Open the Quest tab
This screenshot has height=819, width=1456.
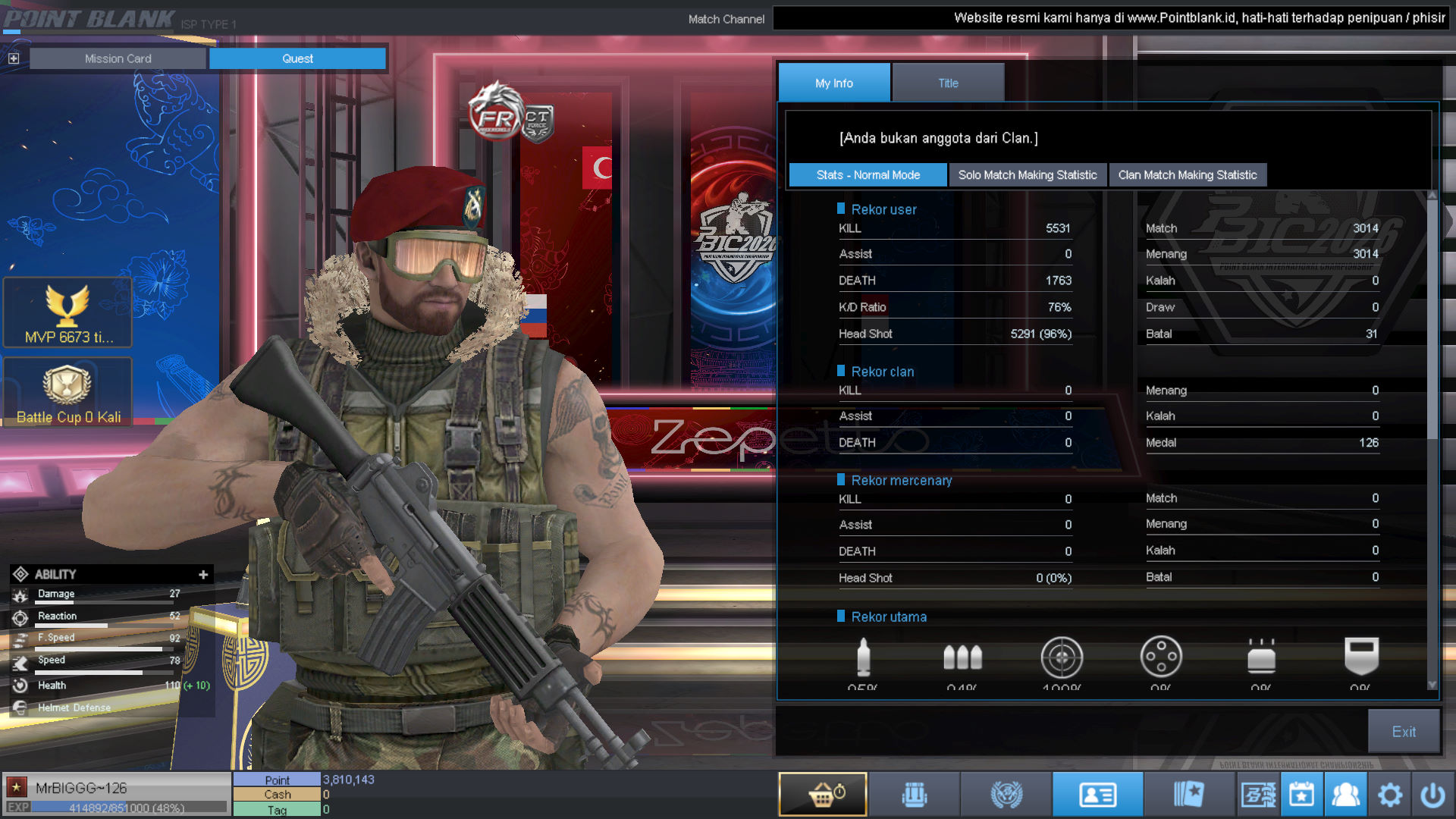[297, 58]
